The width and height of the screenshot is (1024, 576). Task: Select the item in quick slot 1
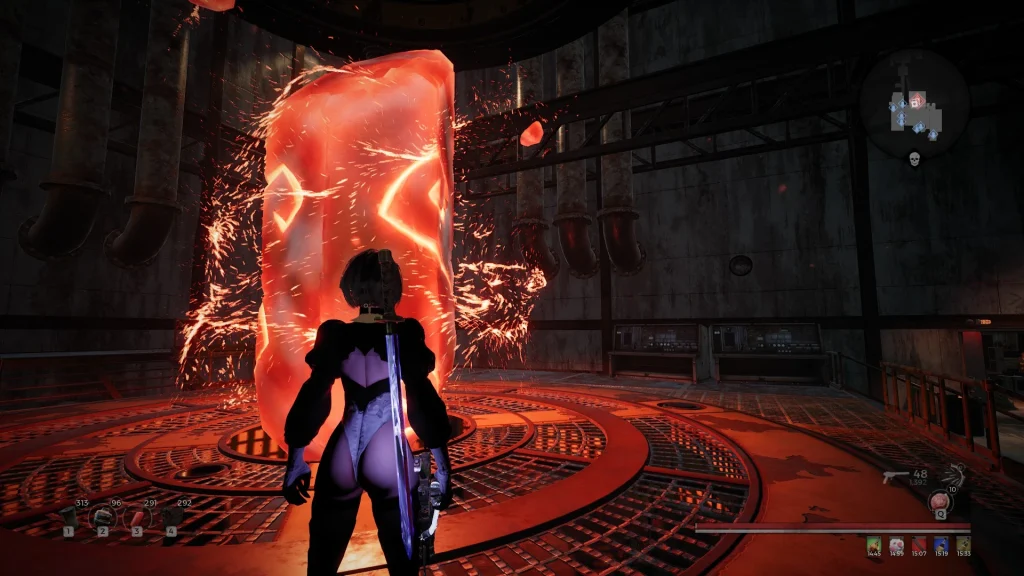[x=69, y=516]
